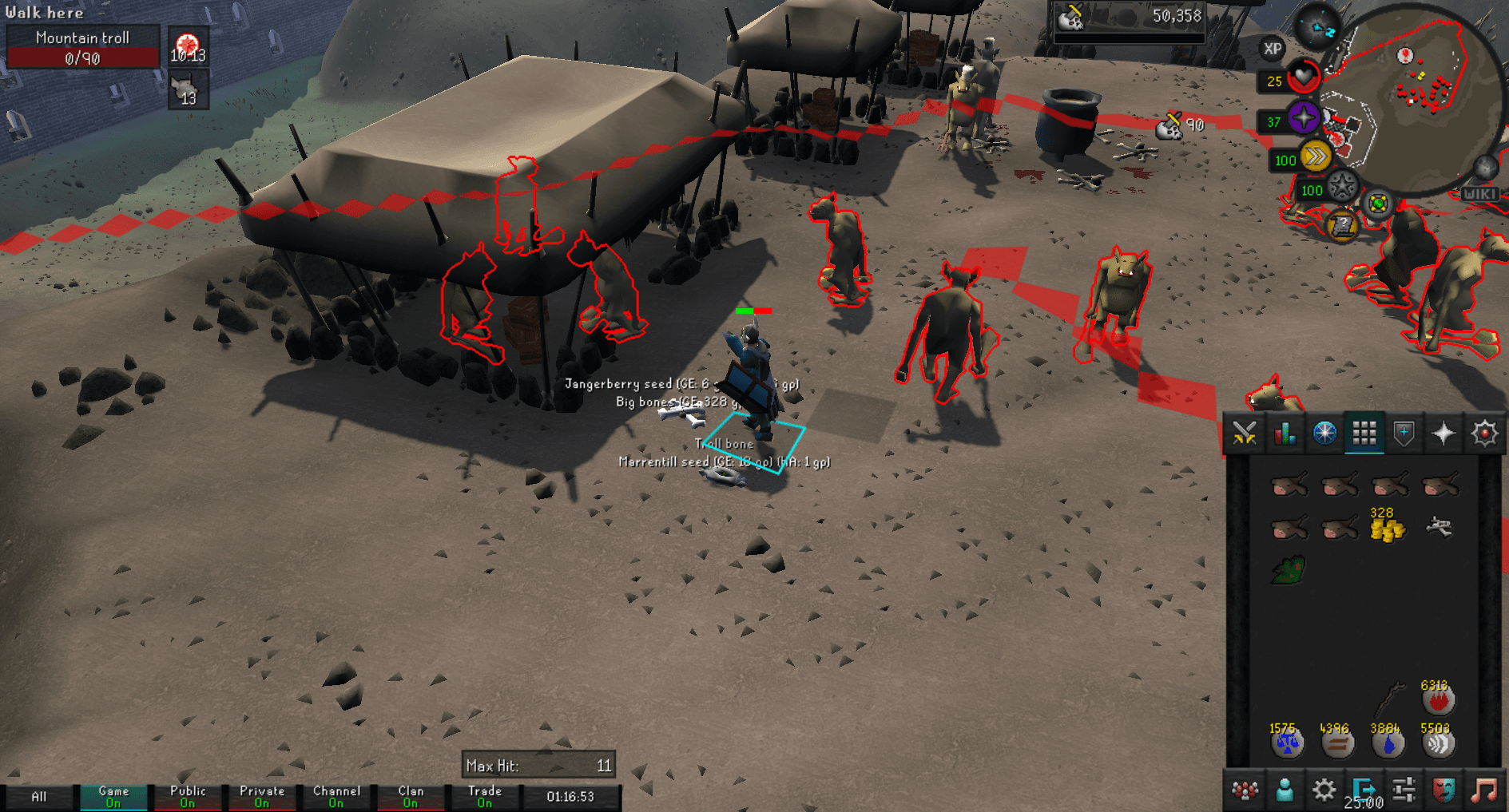The height and width of the screenshot is (812, 1509).
Task: Open the game Settings gear
Action: tap(1324, 790)
